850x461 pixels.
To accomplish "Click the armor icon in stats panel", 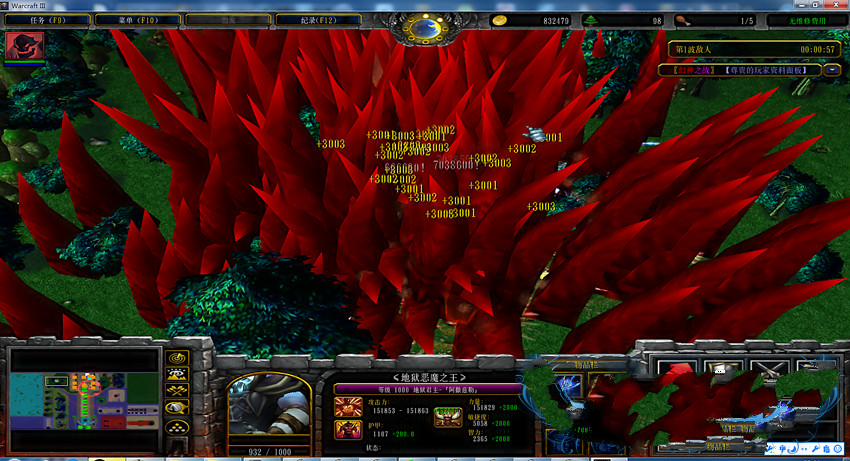I will tap(349, 431).
